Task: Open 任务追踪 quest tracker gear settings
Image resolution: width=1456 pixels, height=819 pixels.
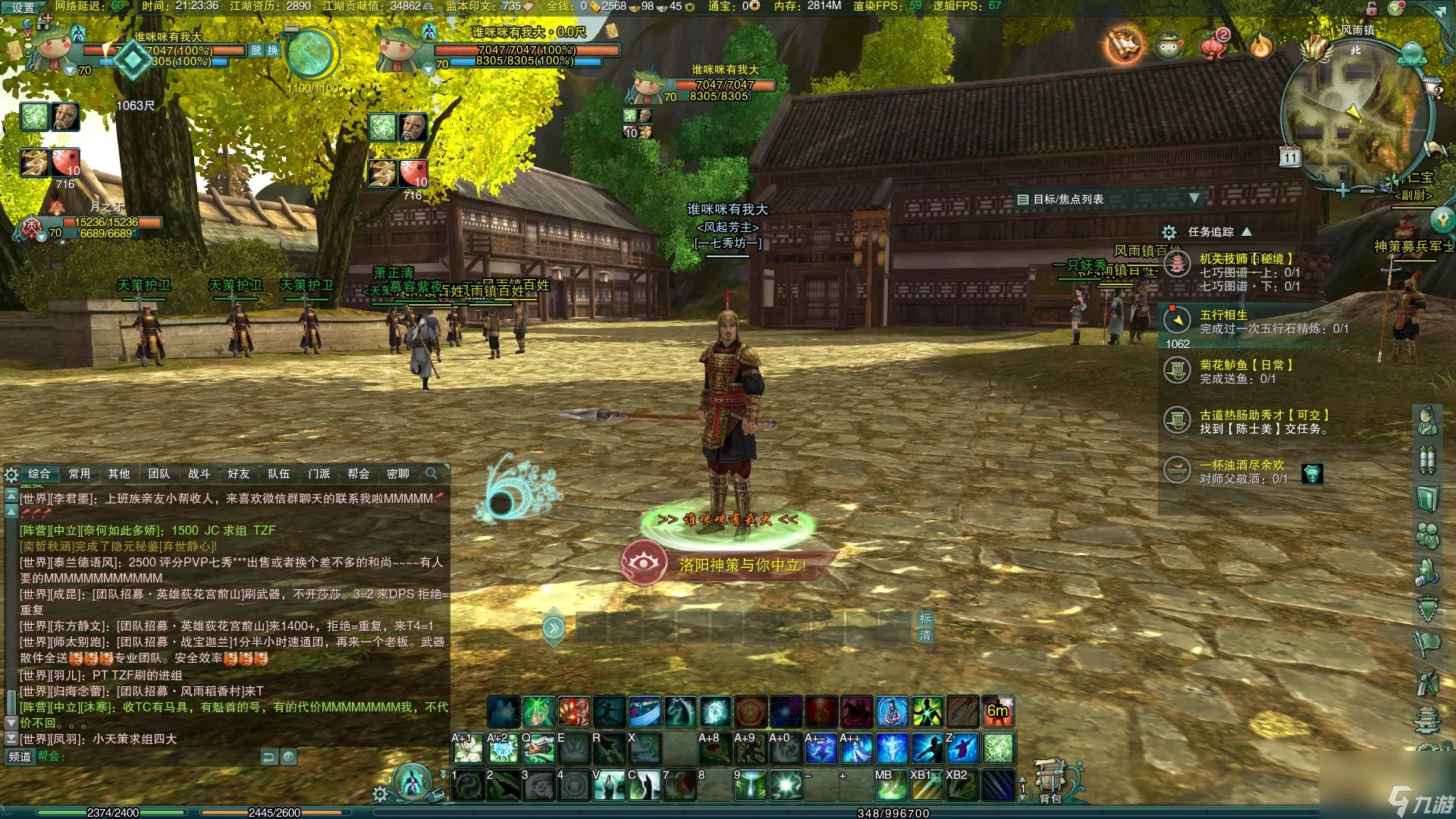Action: click(x=1169, y=232)
